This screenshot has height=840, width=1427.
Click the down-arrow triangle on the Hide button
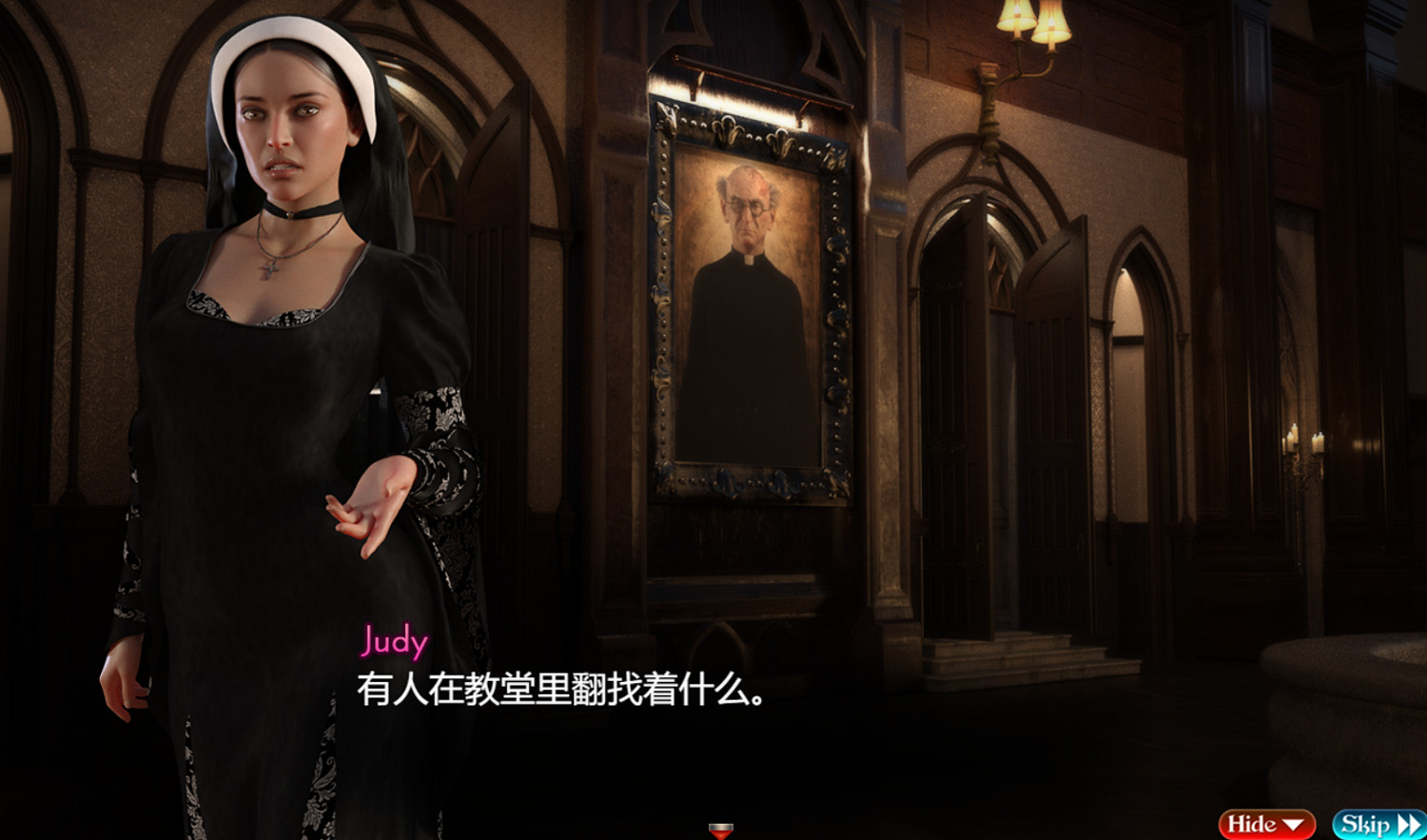(1294, 822)
